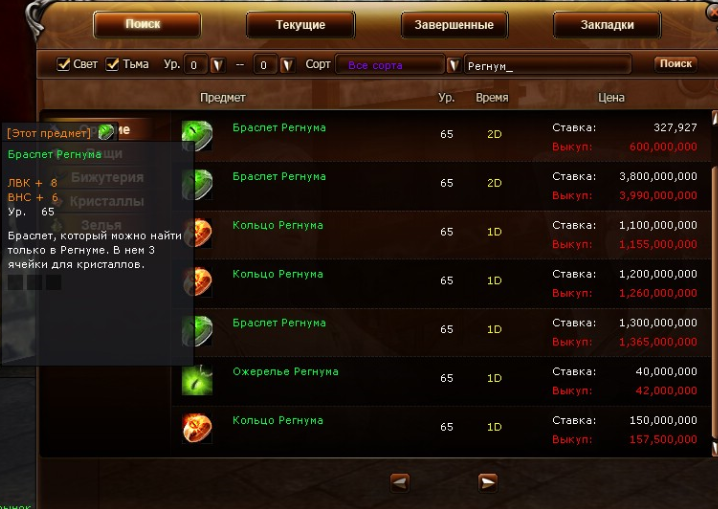The width and height of the screenshot is (718, 509).
Task: Click the small Поиск search button
Action: [675, 64]
